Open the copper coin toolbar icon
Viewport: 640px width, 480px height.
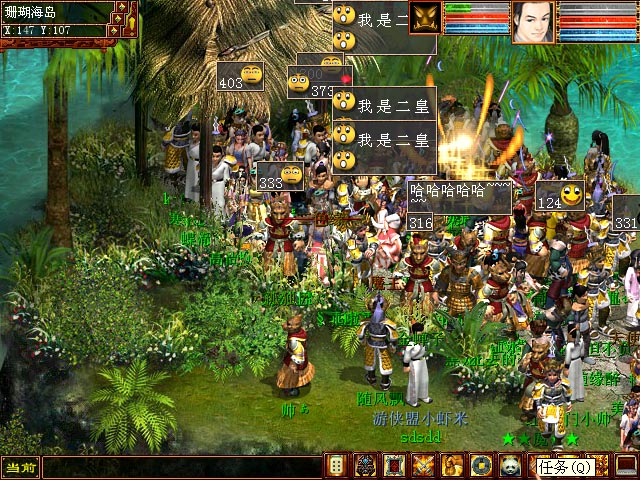(481, 466)
